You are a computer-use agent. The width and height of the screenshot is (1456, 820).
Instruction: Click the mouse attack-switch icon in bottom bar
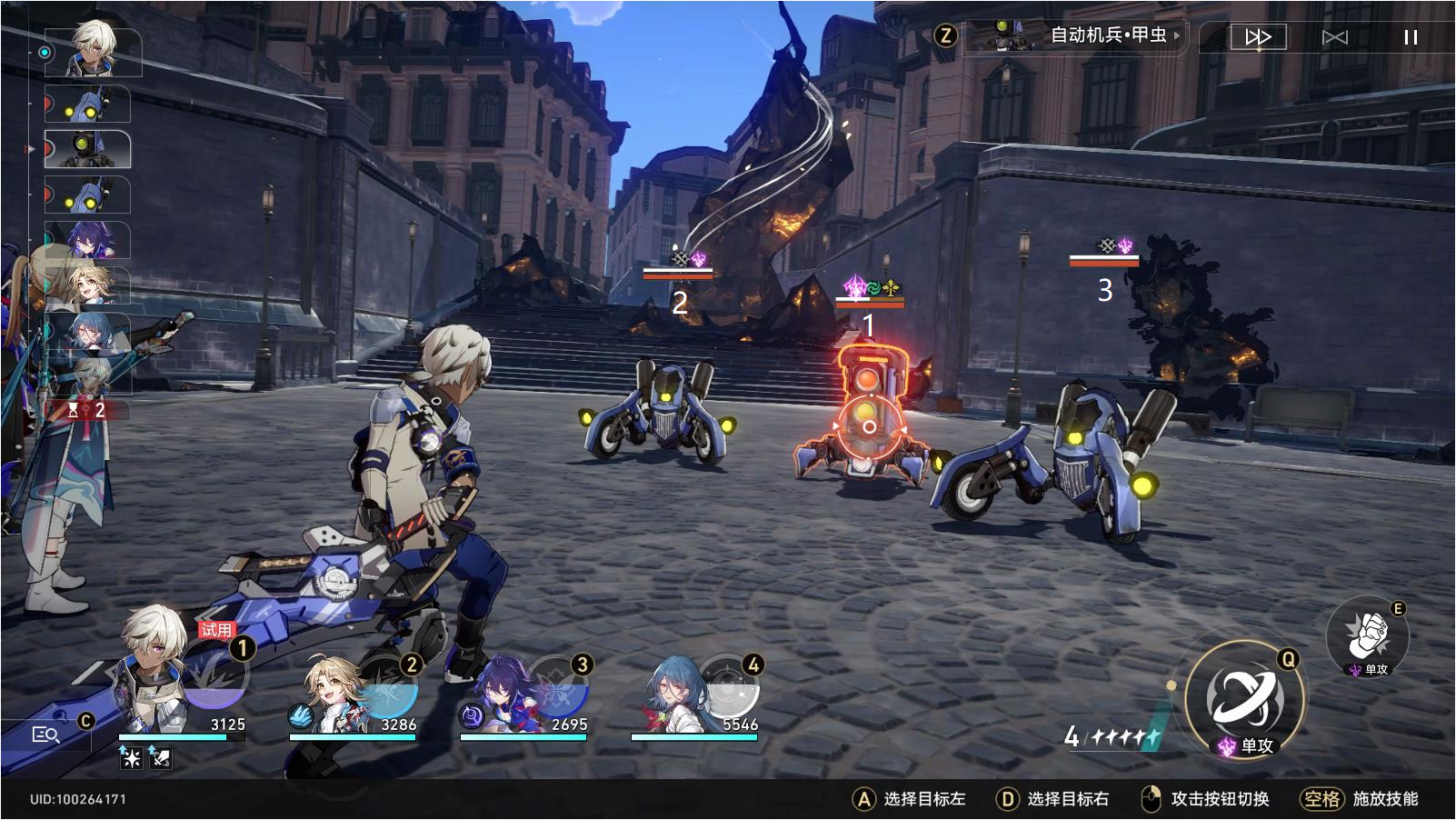tap(1150, 799)
